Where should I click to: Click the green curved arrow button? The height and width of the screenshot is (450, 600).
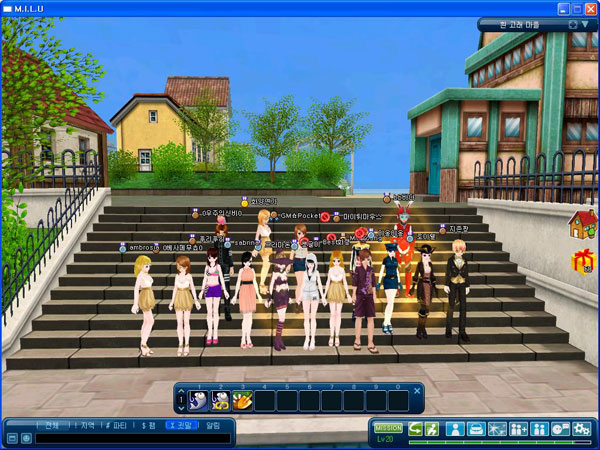415,429
